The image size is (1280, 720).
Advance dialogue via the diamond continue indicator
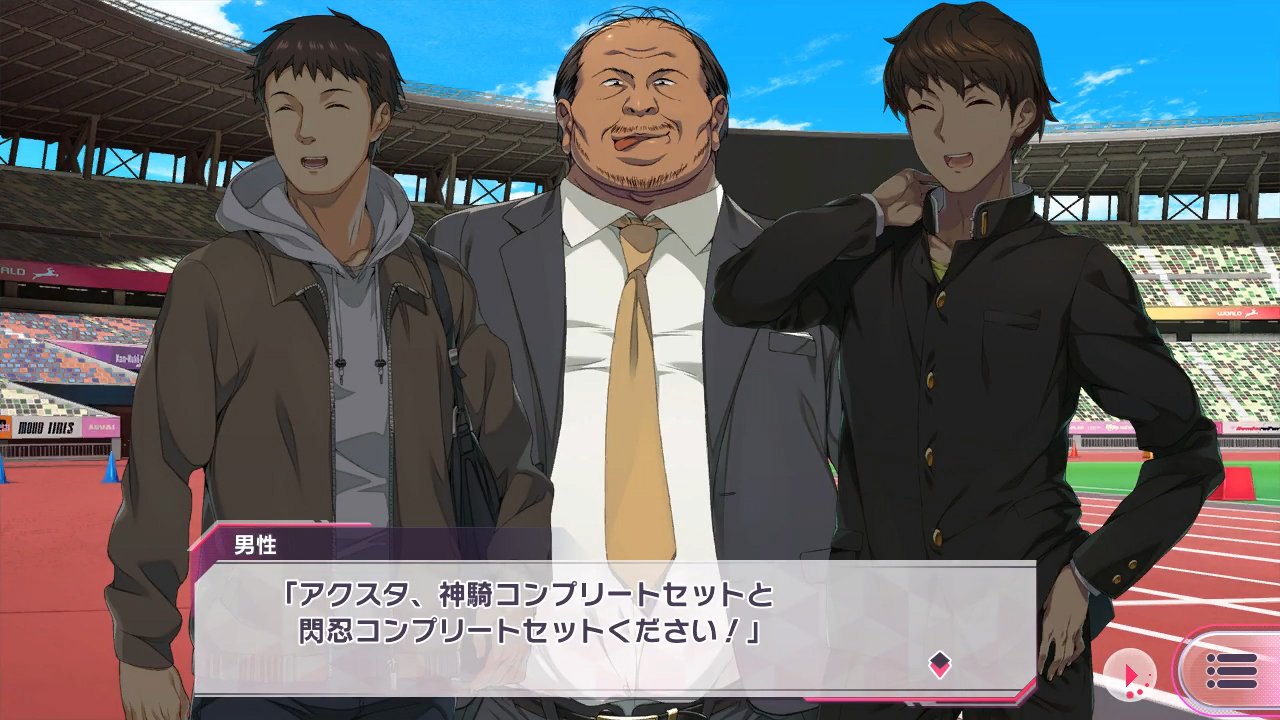939,664
